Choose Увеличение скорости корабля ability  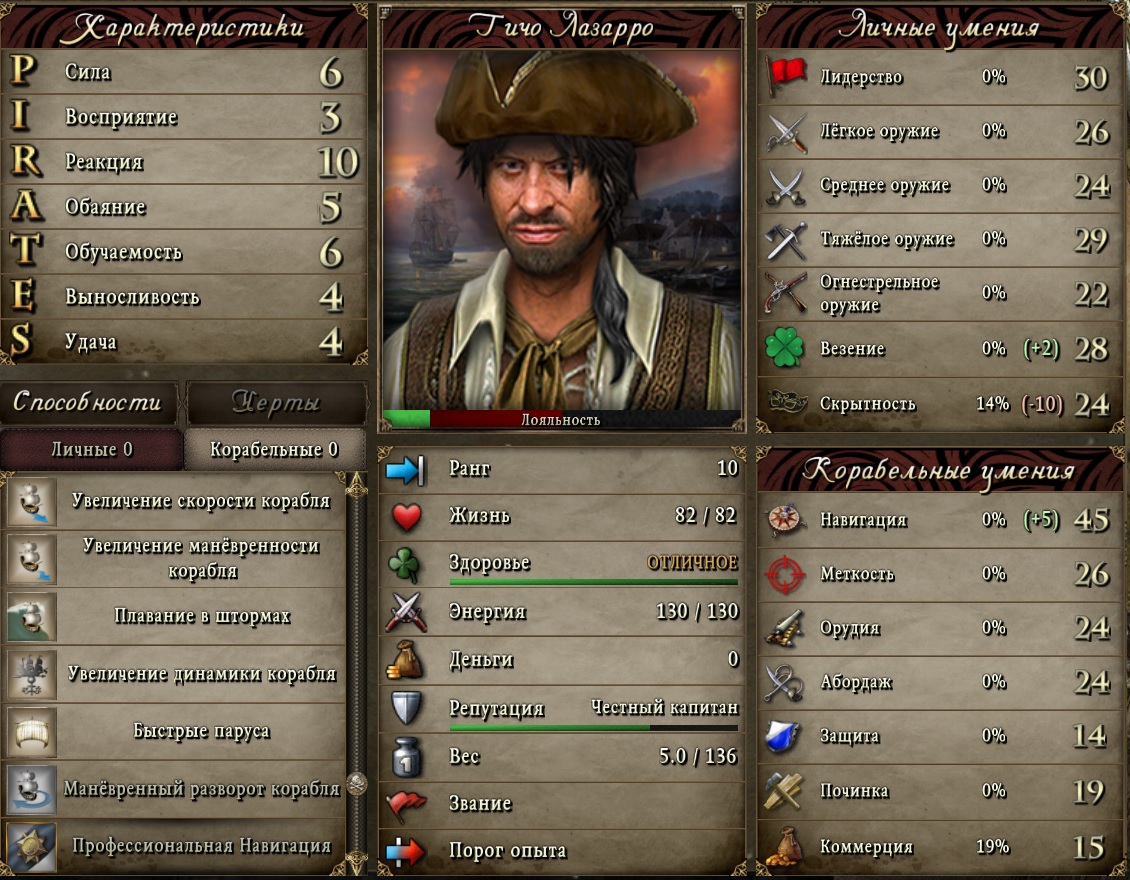coord(200,501)
